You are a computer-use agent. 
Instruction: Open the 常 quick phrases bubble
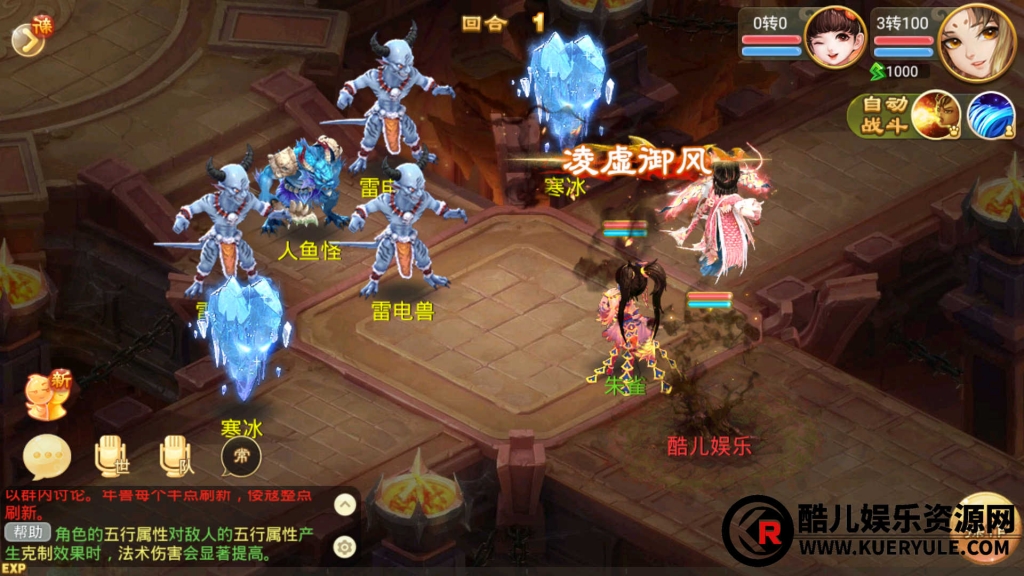(241, 458)
